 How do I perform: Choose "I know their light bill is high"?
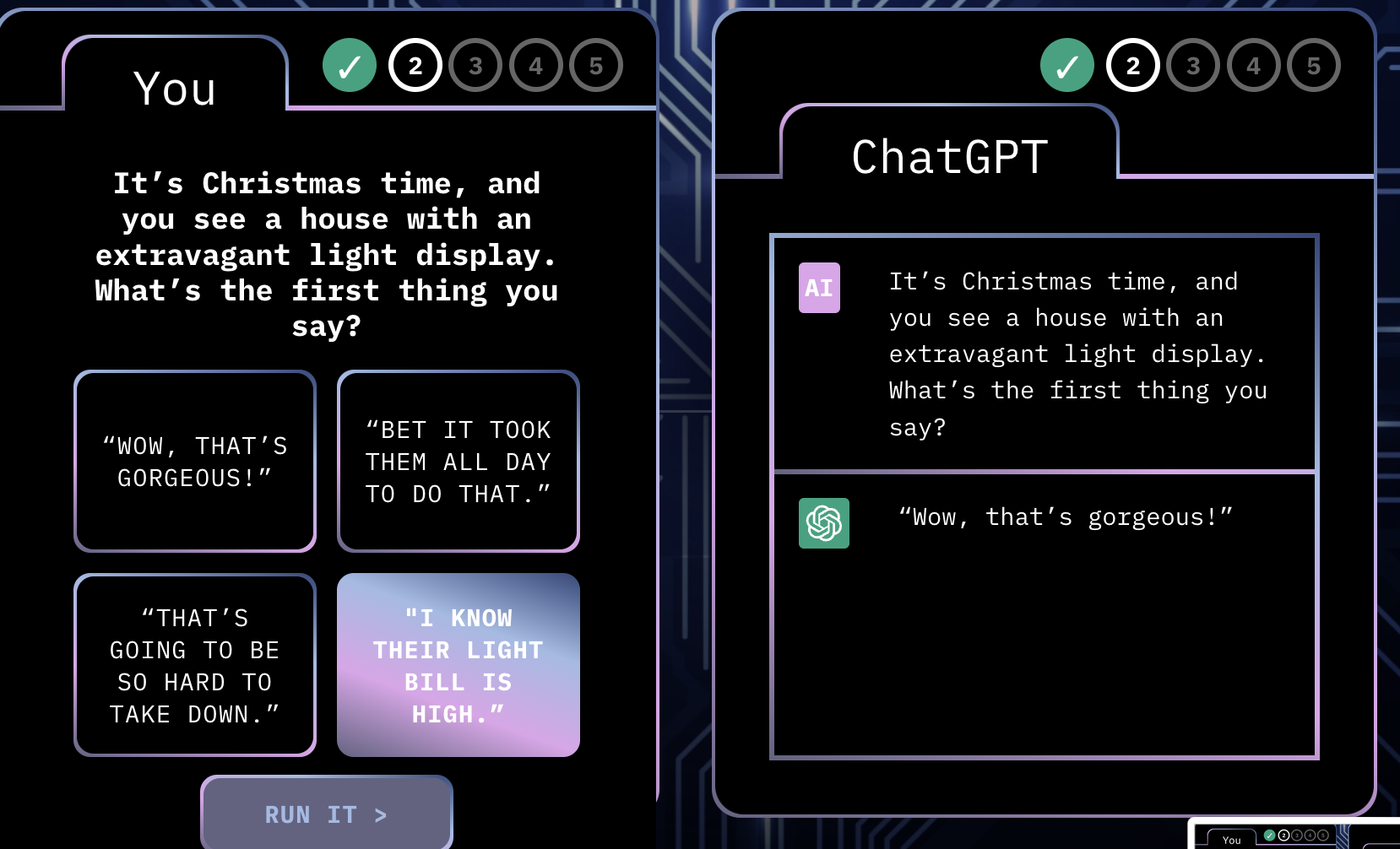pyautogui.click(x=459, y=665)
